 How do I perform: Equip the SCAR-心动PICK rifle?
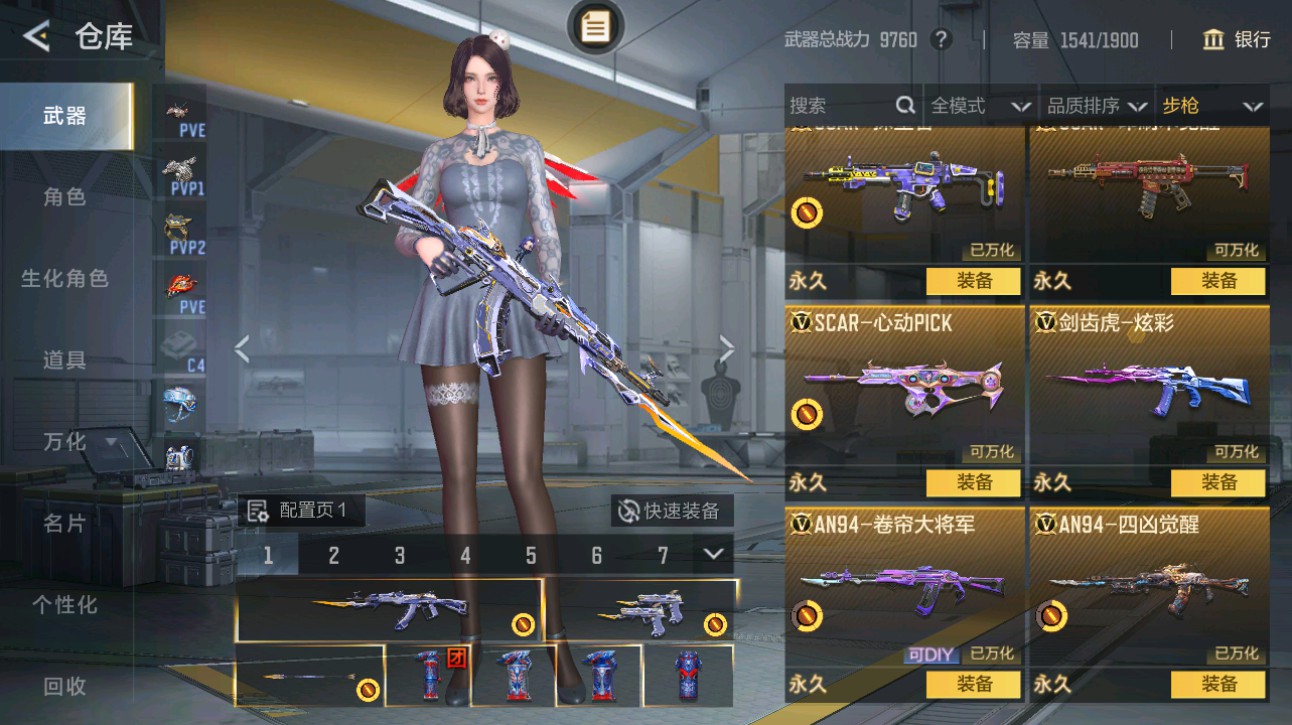pos(973,482)
